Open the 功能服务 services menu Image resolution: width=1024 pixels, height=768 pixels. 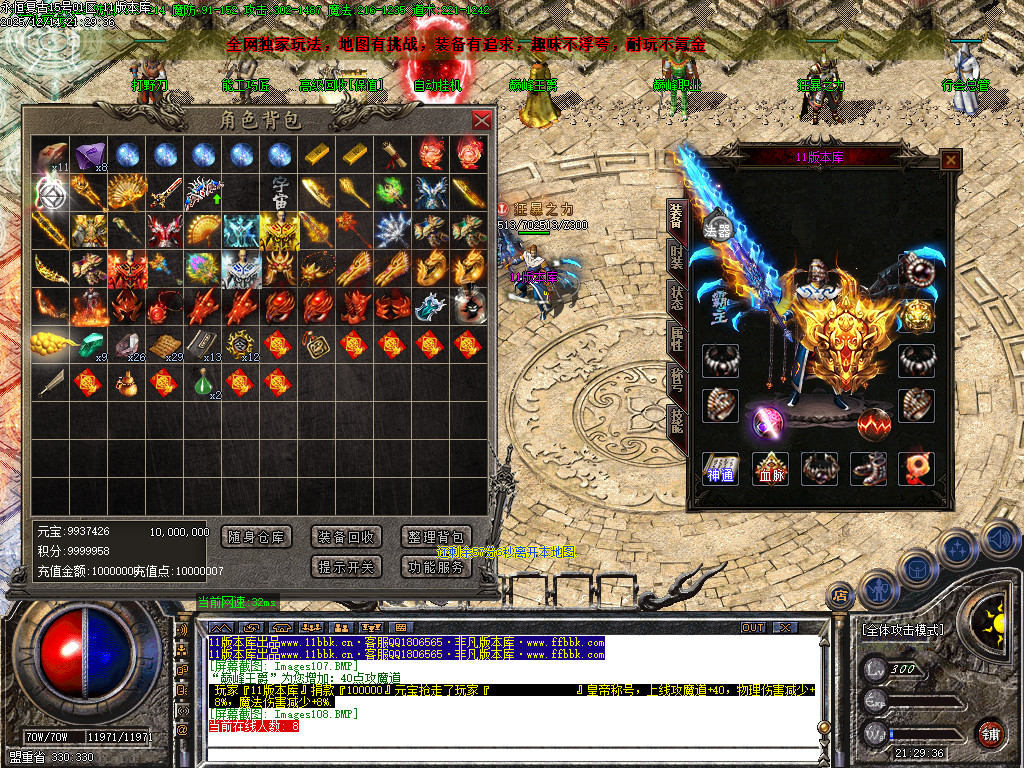(x=436, y=567)
